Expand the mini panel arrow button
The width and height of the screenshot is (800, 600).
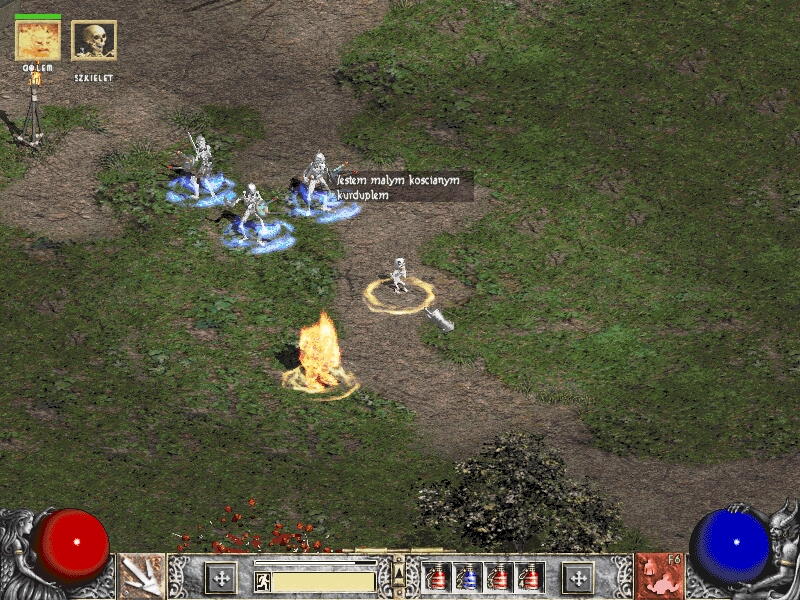[399, 571]
